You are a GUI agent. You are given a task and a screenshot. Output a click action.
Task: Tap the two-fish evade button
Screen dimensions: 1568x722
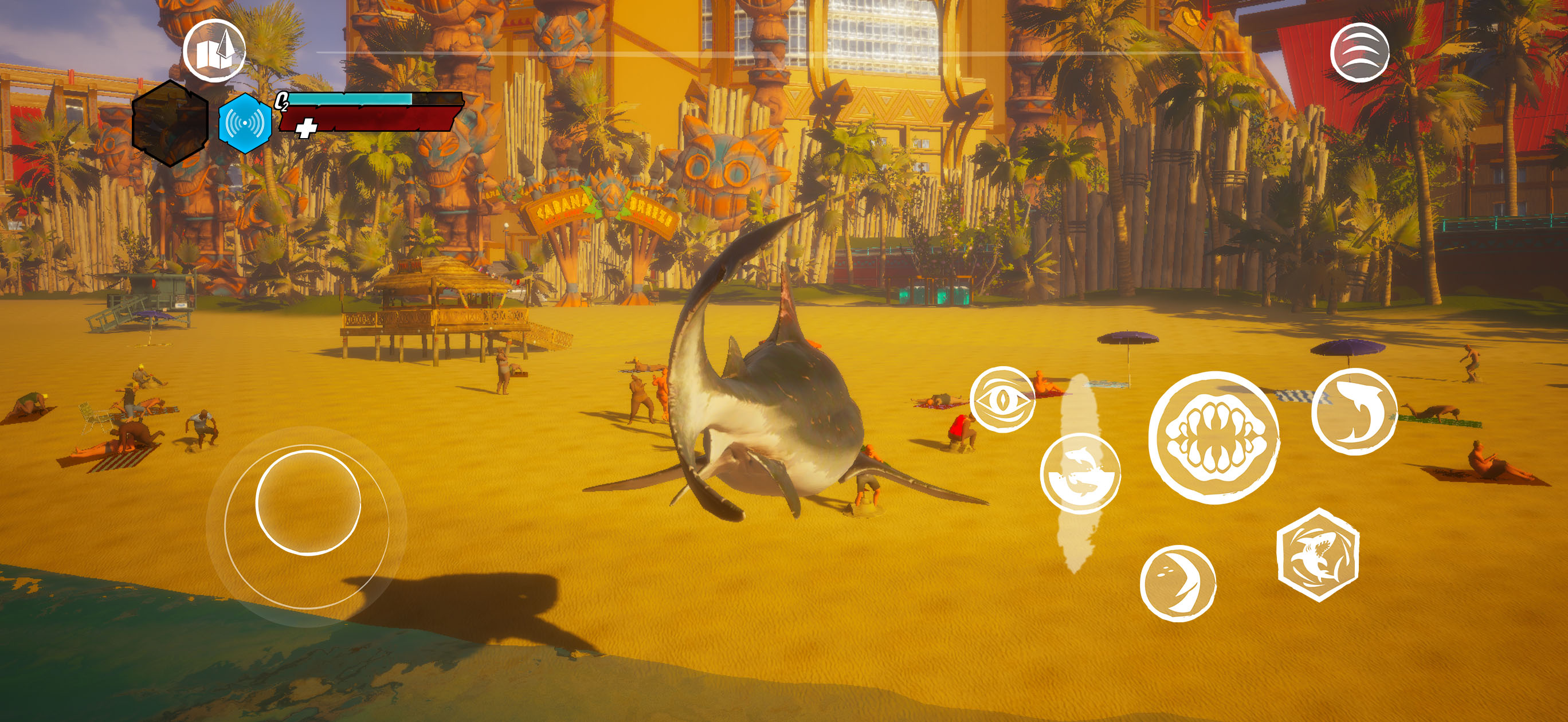[1080, 474]
